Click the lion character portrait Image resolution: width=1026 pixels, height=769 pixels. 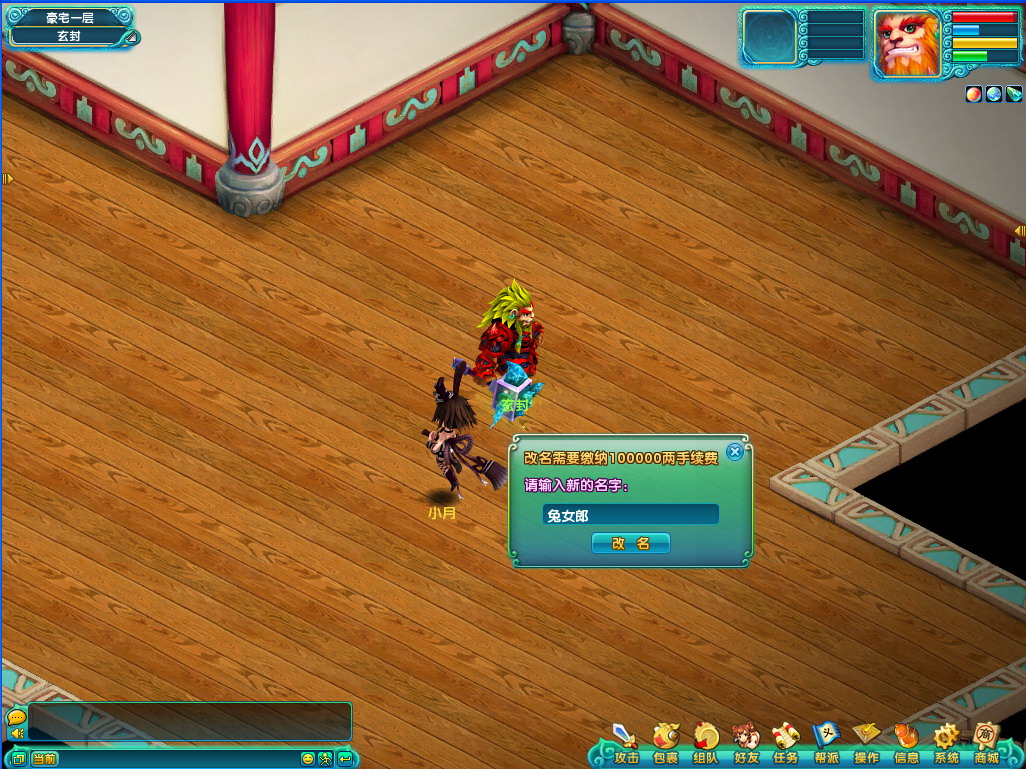pos(907,43)
